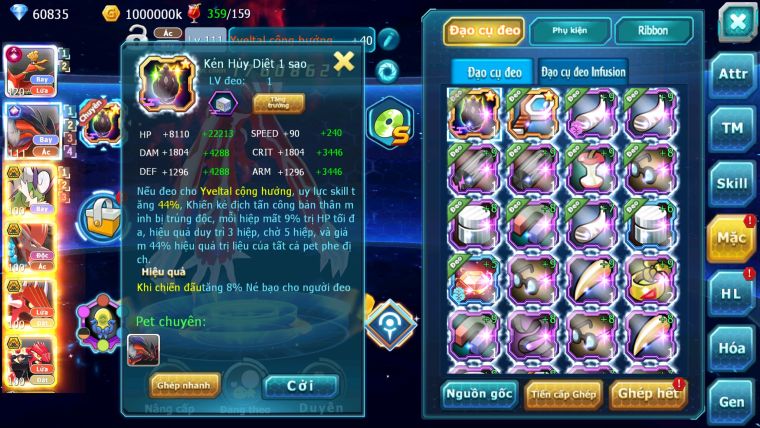
Task: Close the Kén Hủy Diệt item popup
Action: [344, 62]
